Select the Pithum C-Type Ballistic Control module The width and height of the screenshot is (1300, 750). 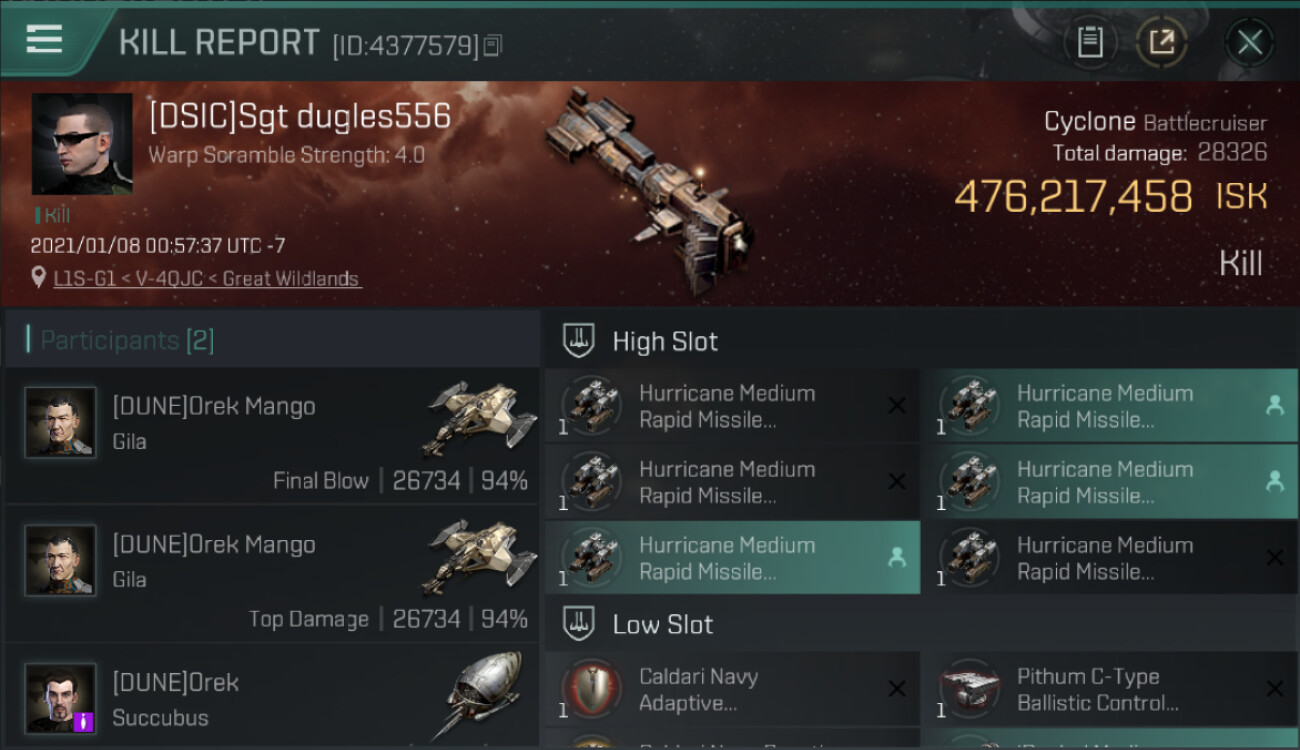[x=1109, y=689]
